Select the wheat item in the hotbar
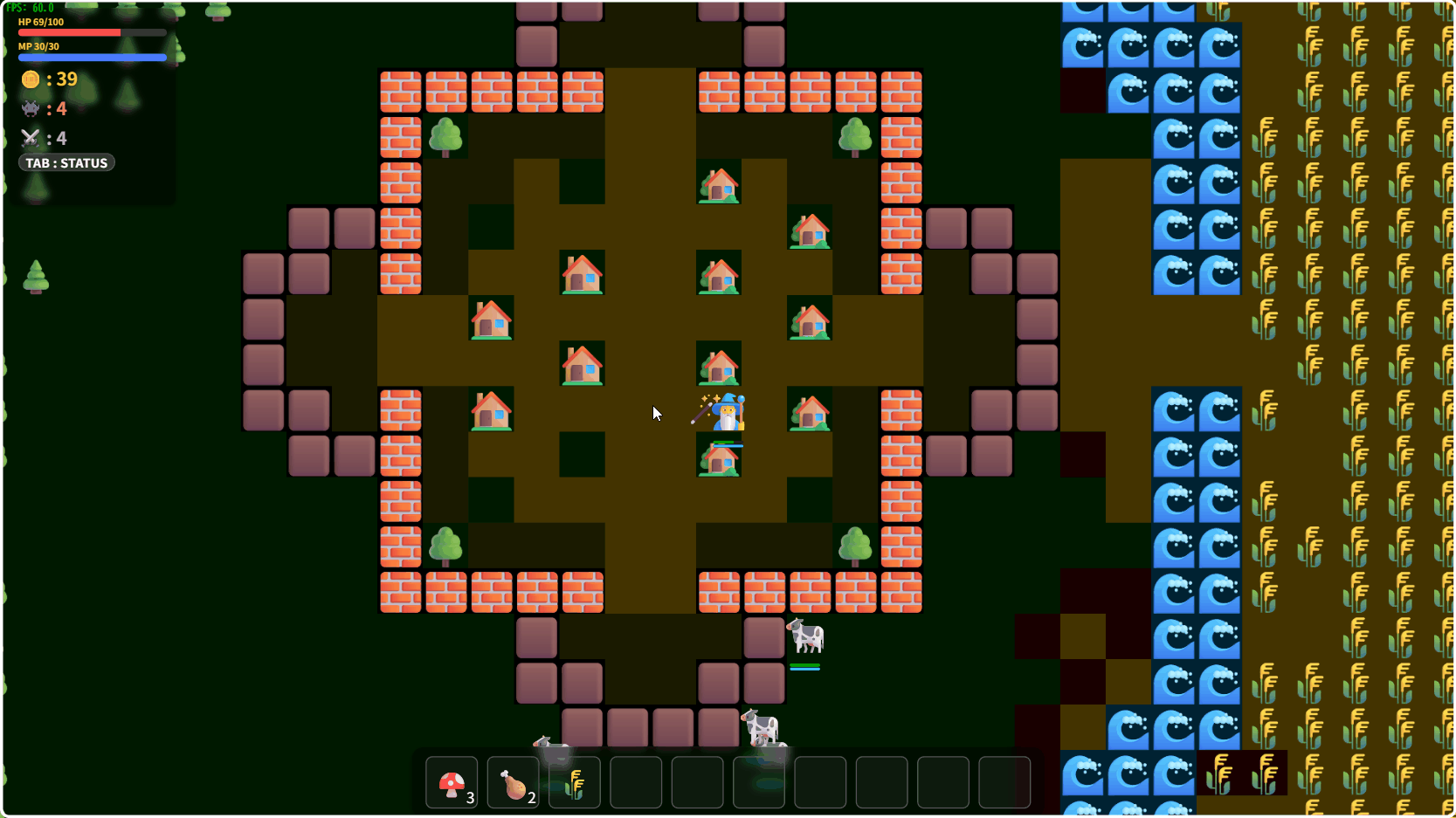The image size is (1456, 818). point(574,782)
